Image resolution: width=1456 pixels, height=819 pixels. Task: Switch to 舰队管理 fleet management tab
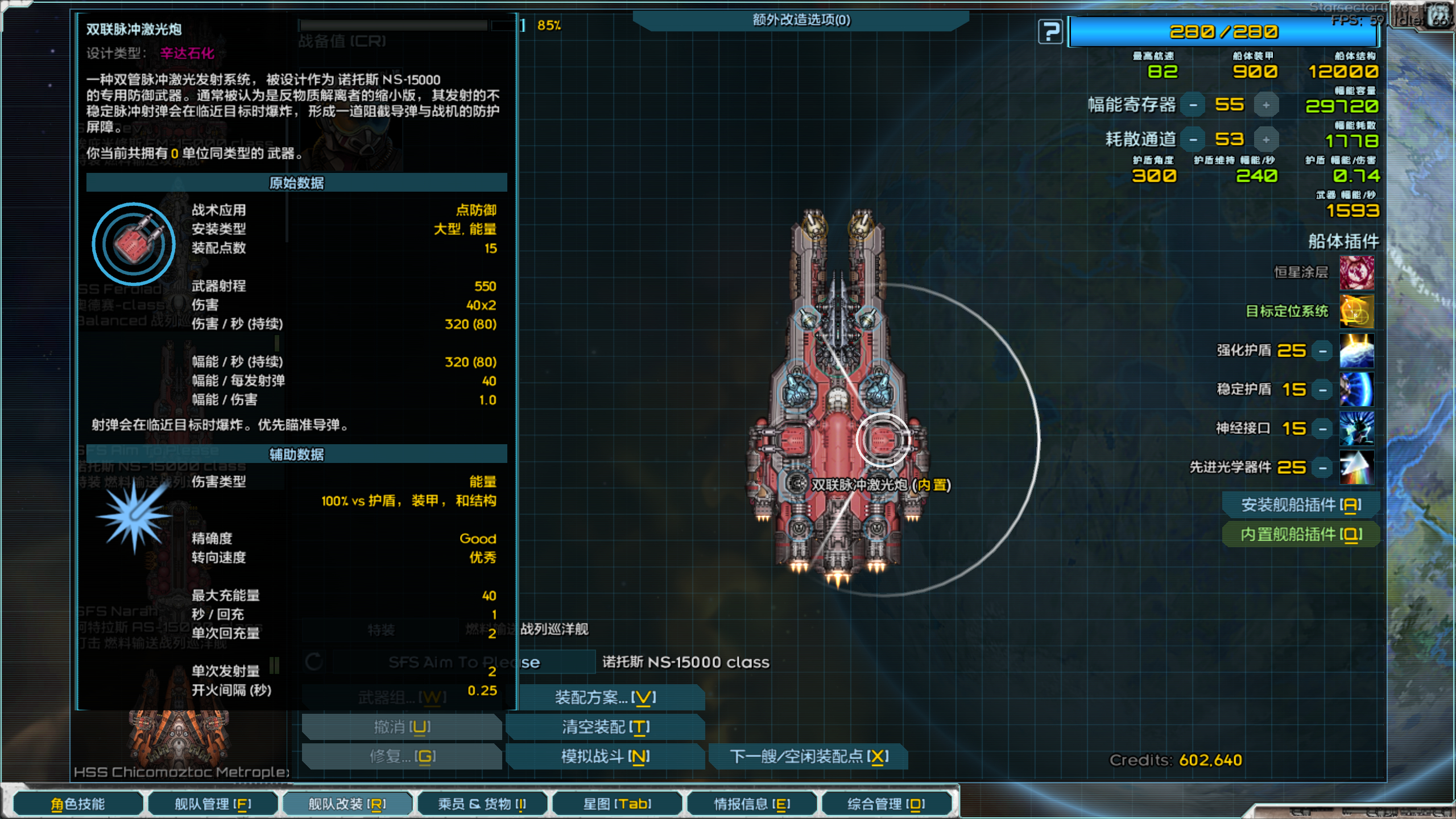pyautogui.click(x=213, y=804)
